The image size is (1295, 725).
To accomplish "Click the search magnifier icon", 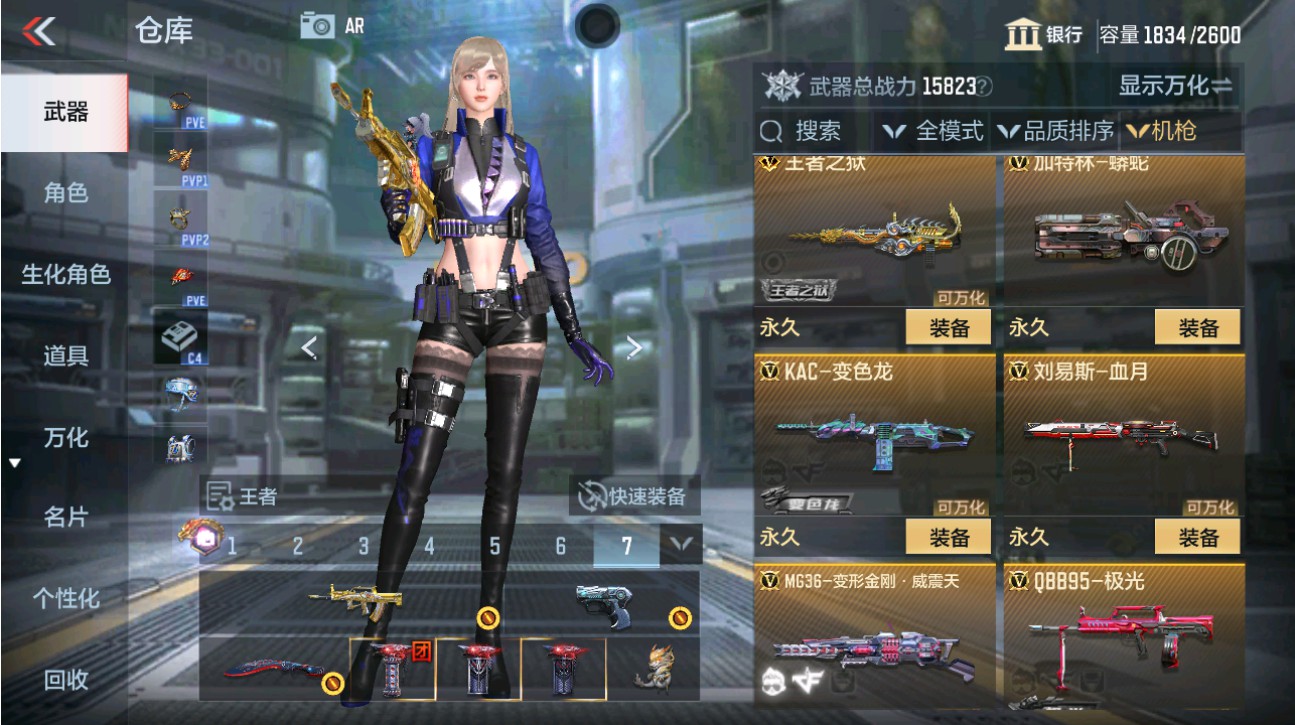I will coord(770,131).
